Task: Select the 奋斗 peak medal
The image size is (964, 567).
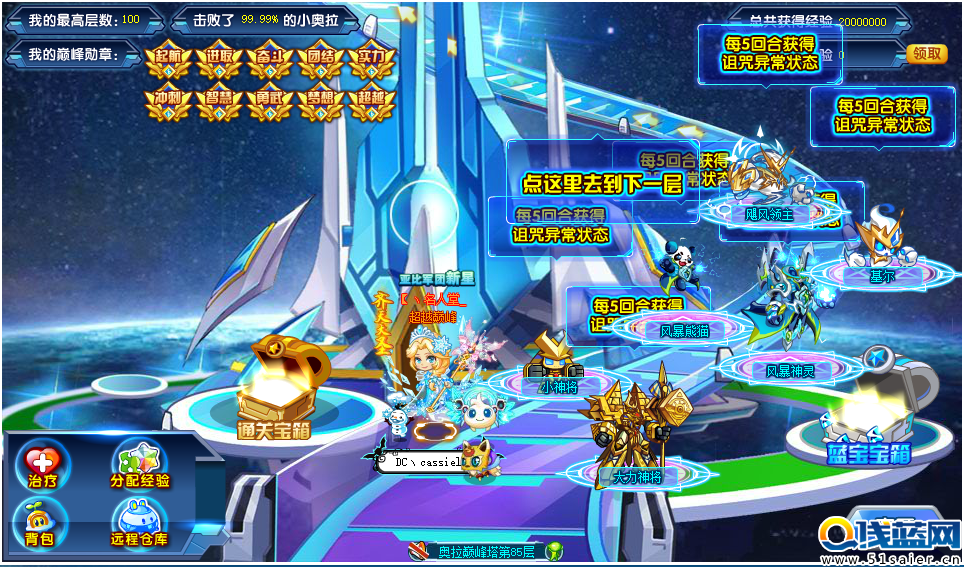Action: pos(271,61)
